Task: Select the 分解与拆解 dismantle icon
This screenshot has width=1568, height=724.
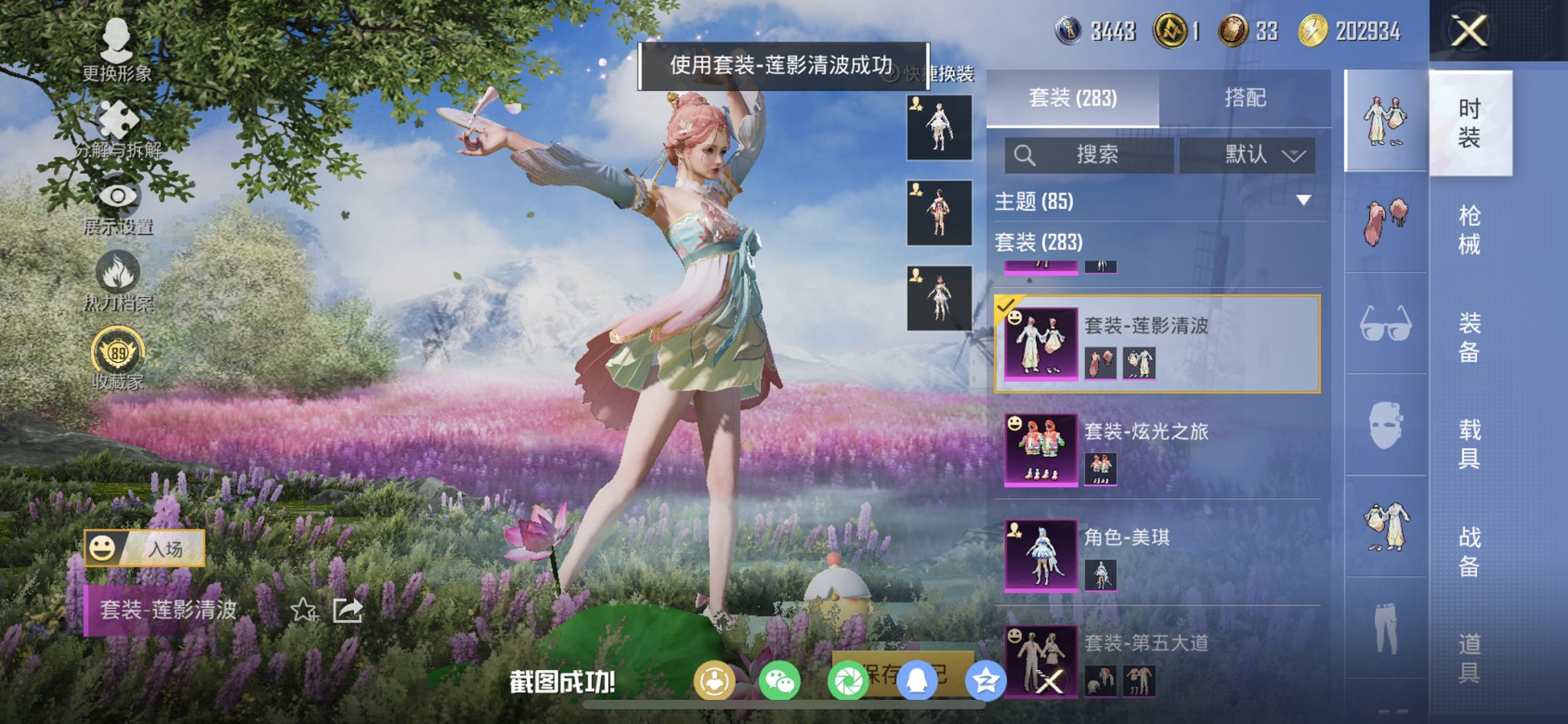Action: point(119,118)
